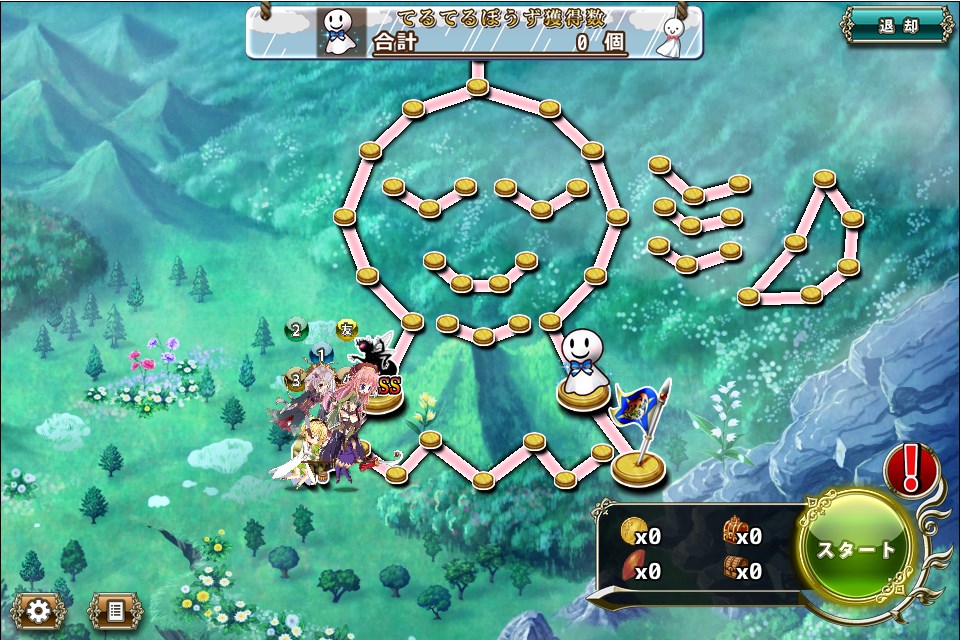Viewport: 960px width, 640px height.
Task: Tap the red exclamation alert icon
Action: point(911,468)
